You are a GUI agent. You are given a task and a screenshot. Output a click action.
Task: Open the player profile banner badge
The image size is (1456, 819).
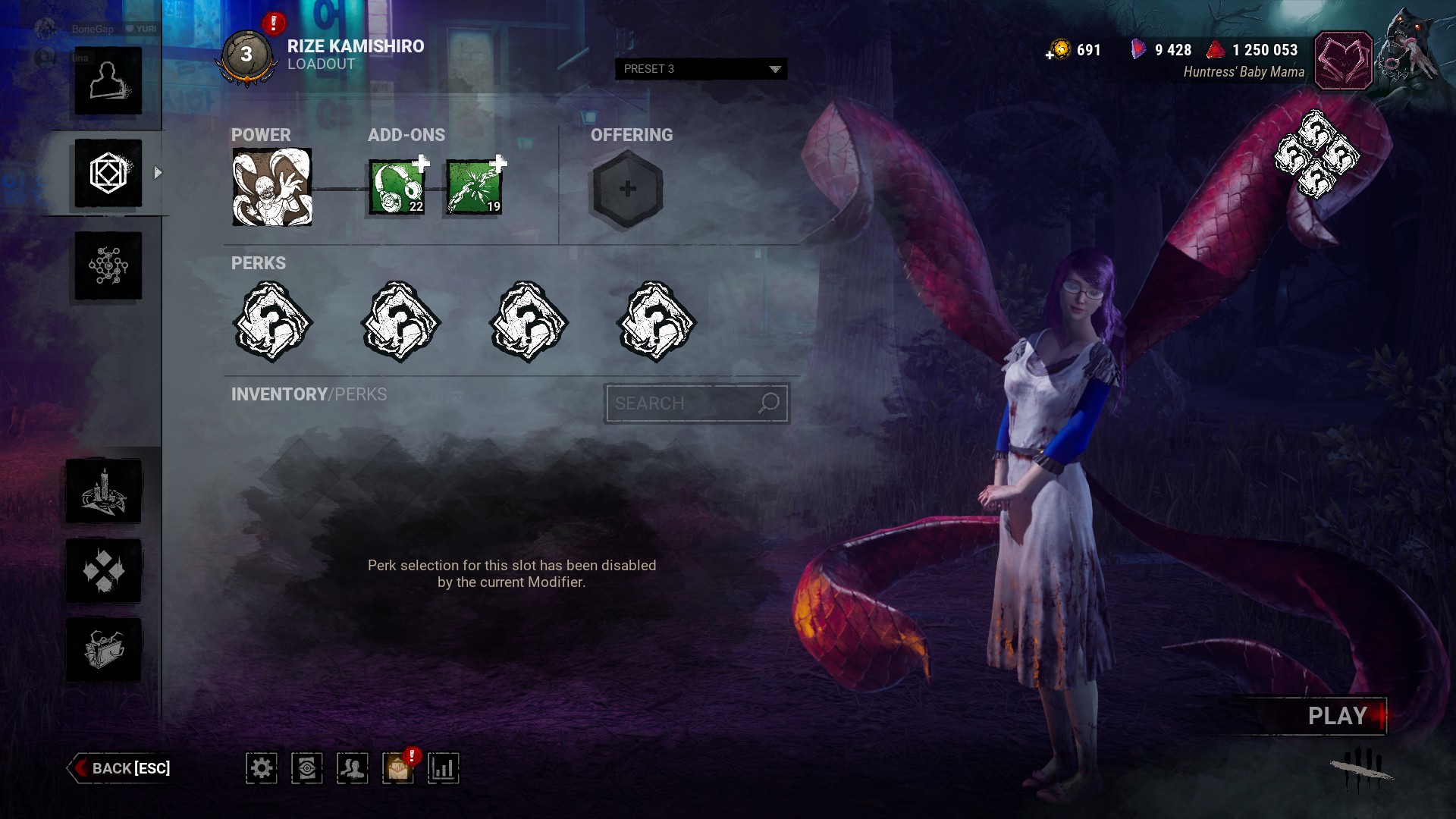point(1343,61)
